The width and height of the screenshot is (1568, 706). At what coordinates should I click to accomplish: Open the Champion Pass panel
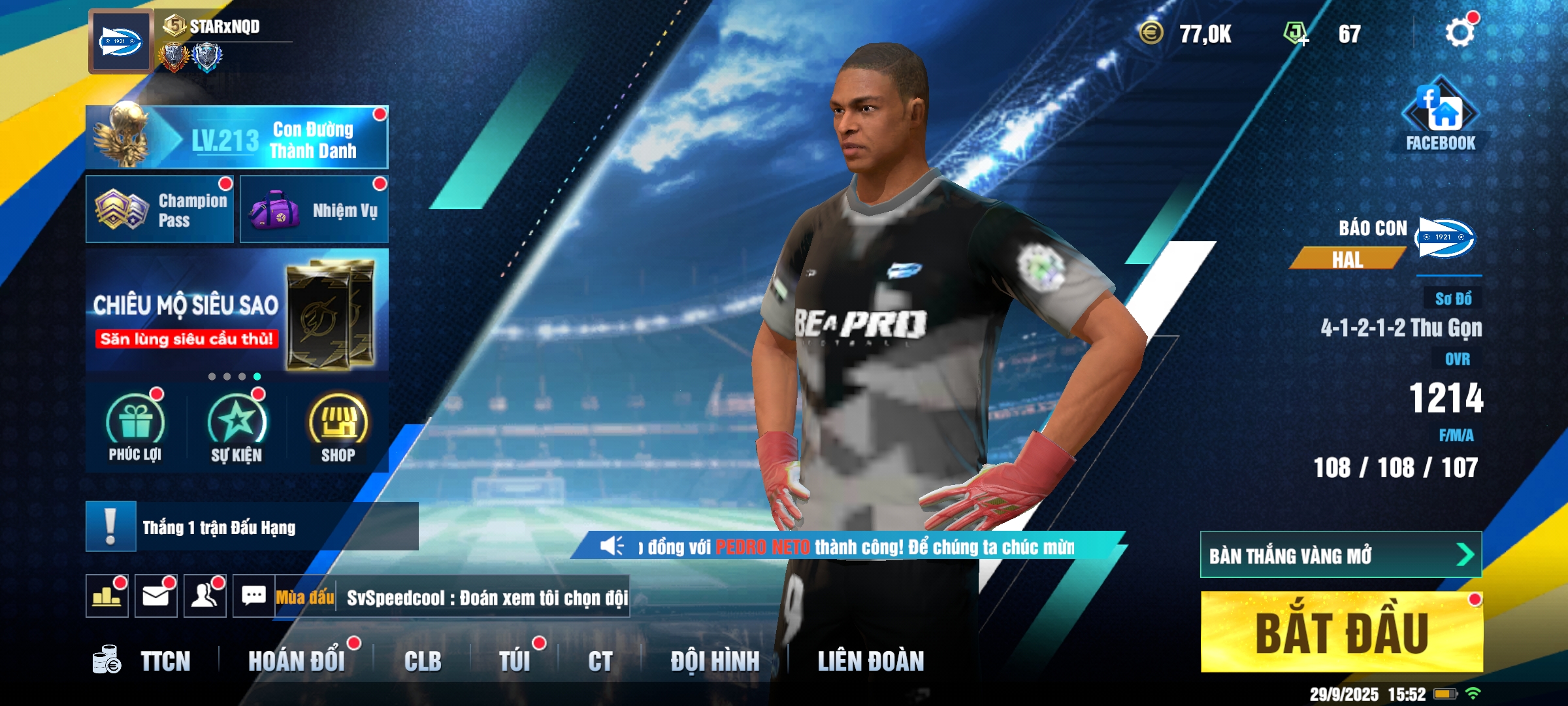pos(160,210)
